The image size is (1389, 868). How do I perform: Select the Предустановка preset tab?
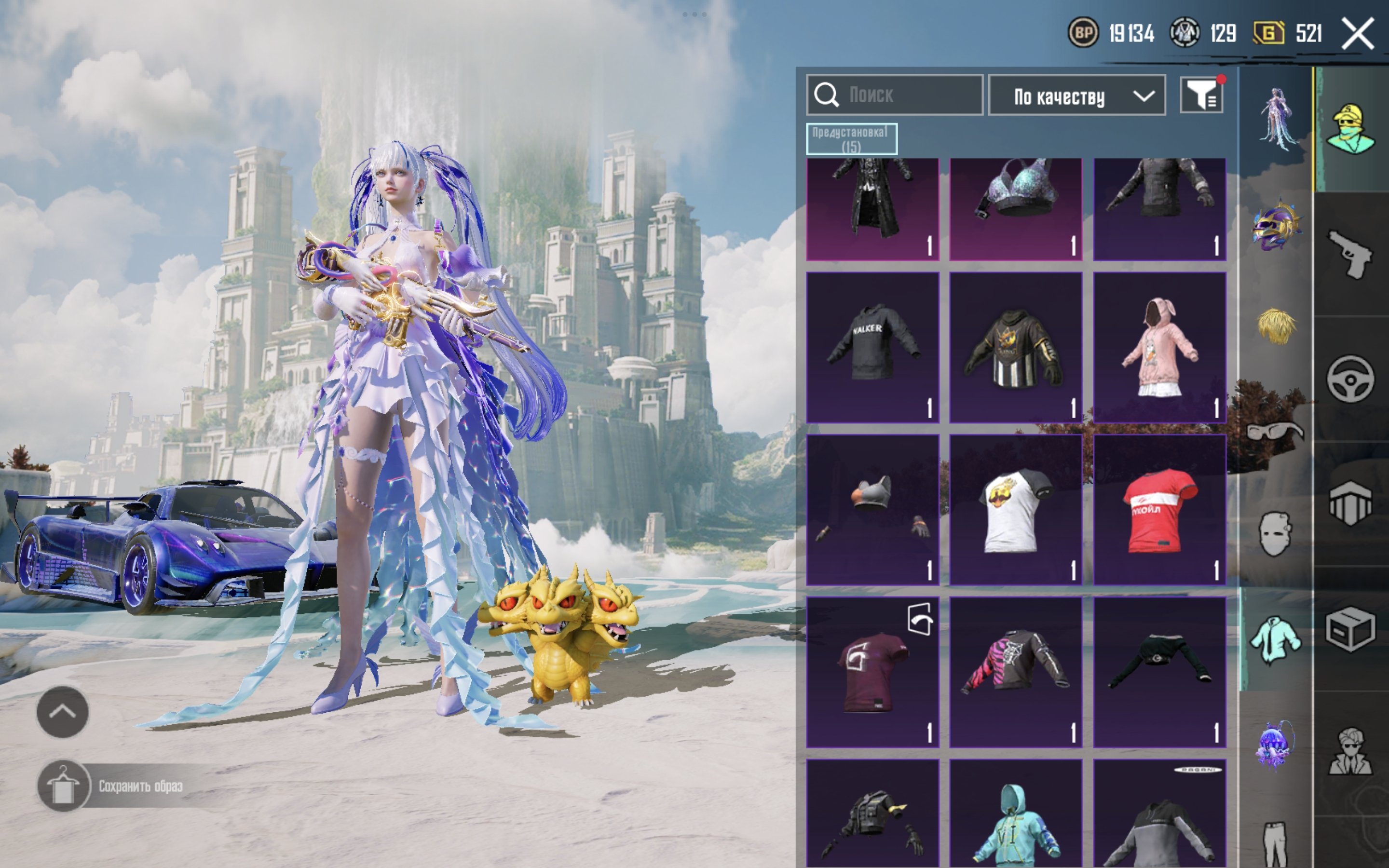click(x=851, y=139)
